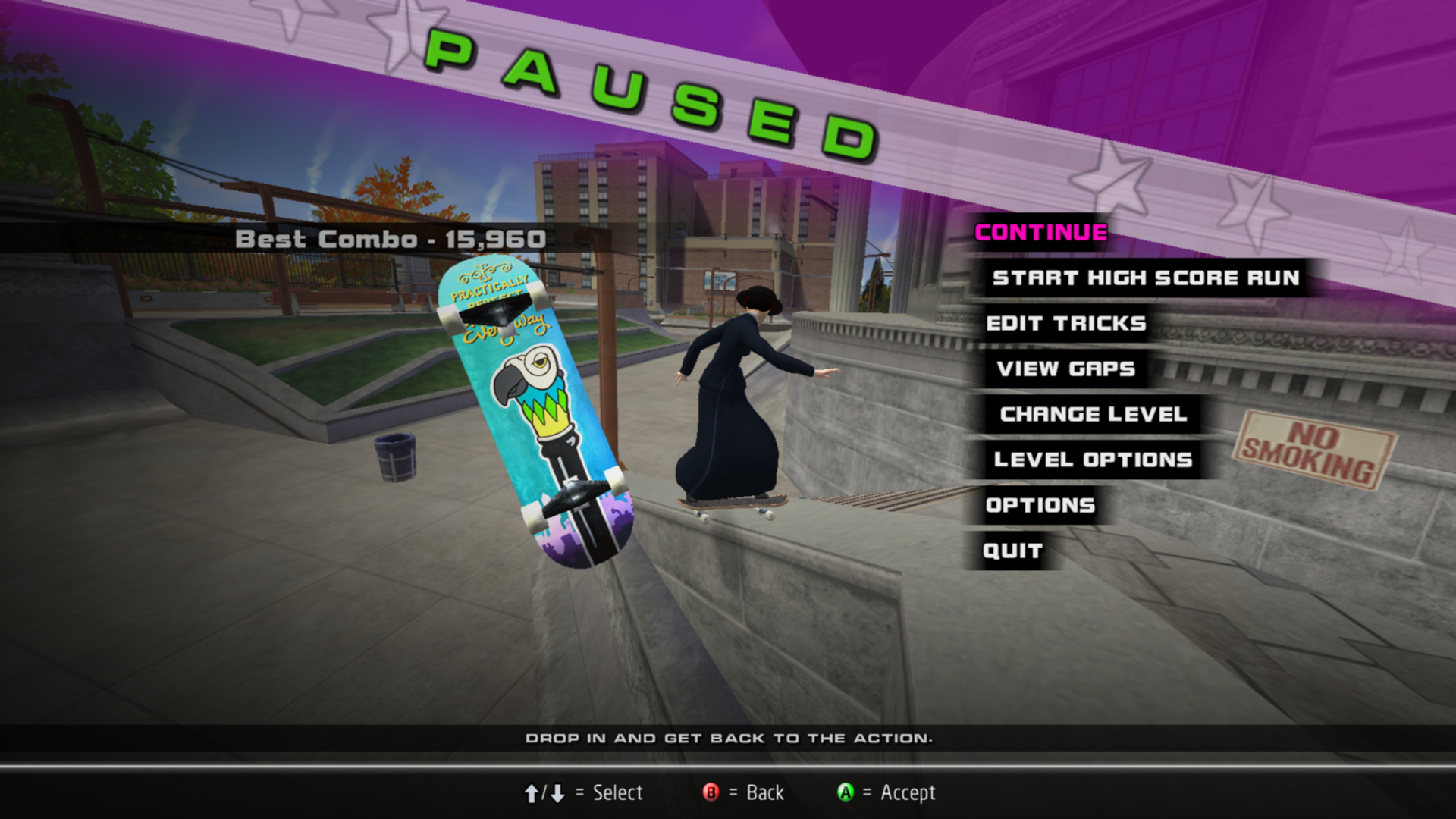This screenshot has width=1456, height=819.
Task: Select Continue to resume the game
Action: [x=1040, y=233]
